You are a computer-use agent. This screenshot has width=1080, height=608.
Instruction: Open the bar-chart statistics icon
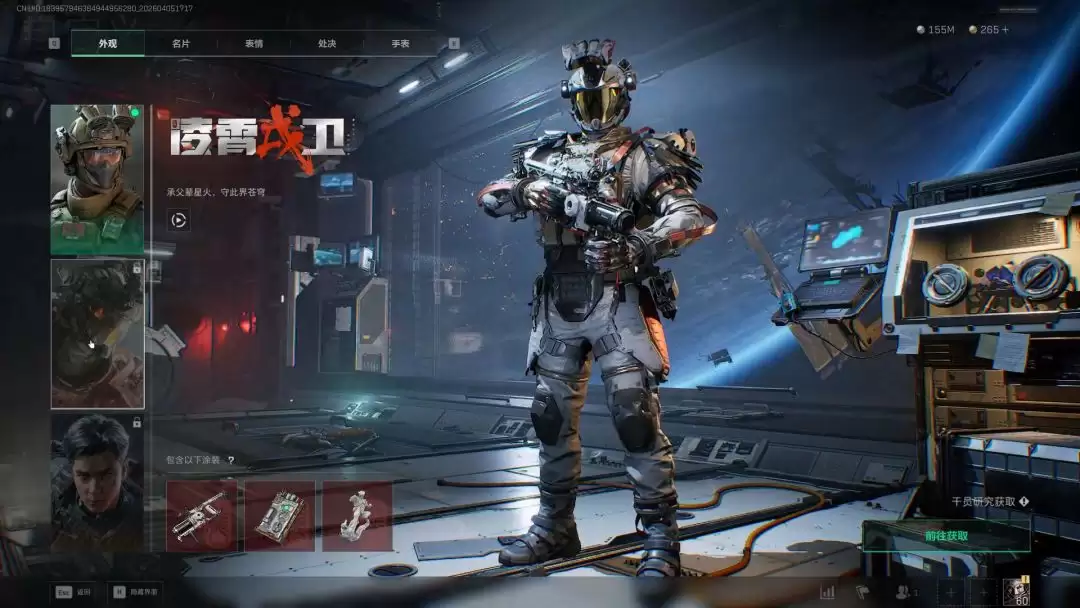tap(827, 592)
